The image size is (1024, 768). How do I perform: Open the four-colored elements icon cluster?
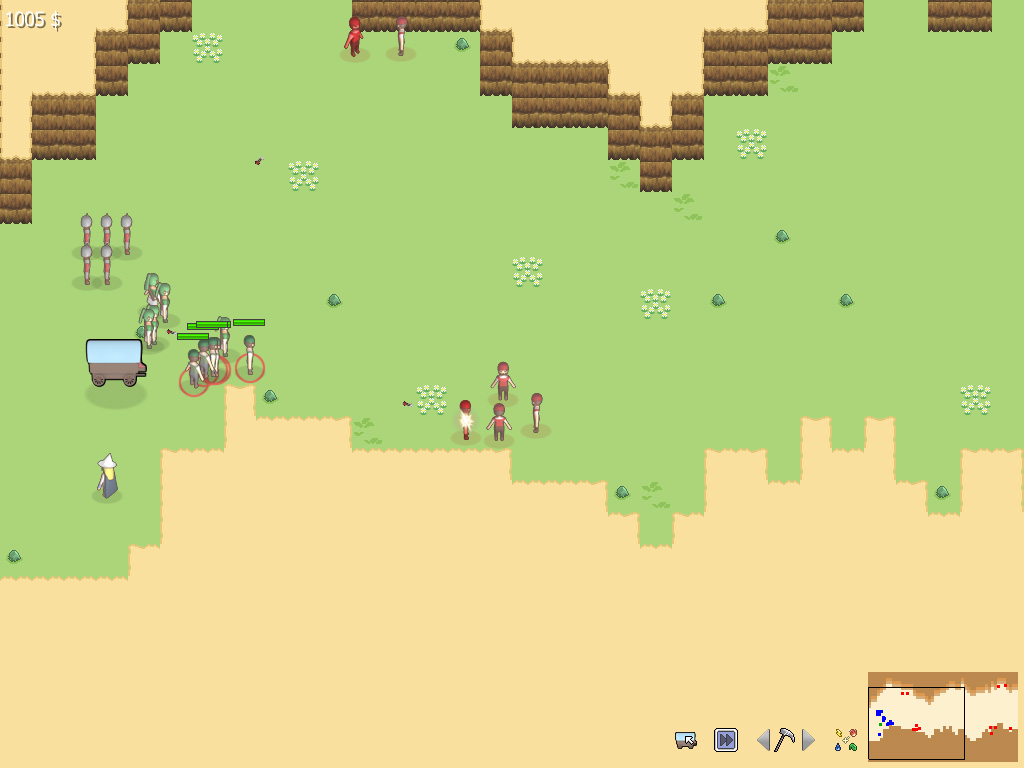click(x=846, y=740)
